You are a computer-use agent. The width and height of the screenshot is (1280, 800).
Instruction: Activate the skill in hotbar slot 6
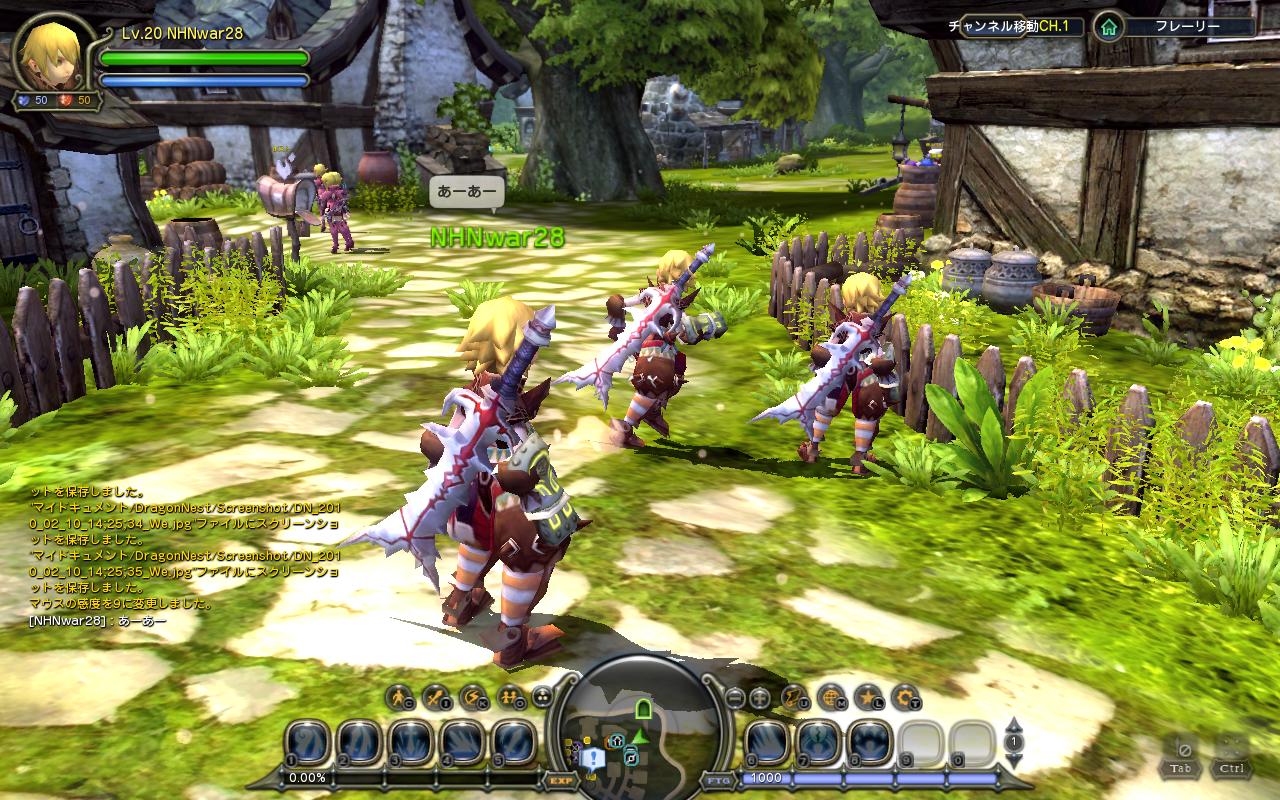point(767,743)
